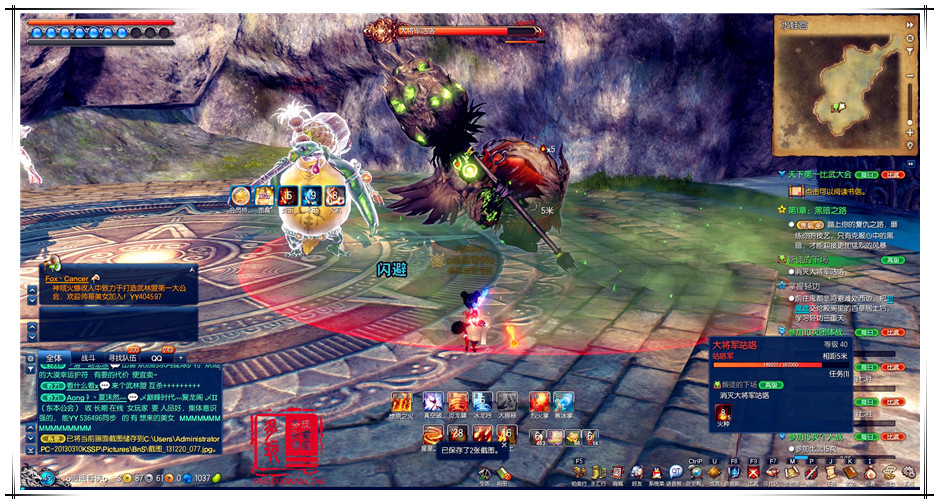Switch to the 全体 chat tab
Image resolution: width=939 pixels, height=504 pixels.
pos(54,357)
